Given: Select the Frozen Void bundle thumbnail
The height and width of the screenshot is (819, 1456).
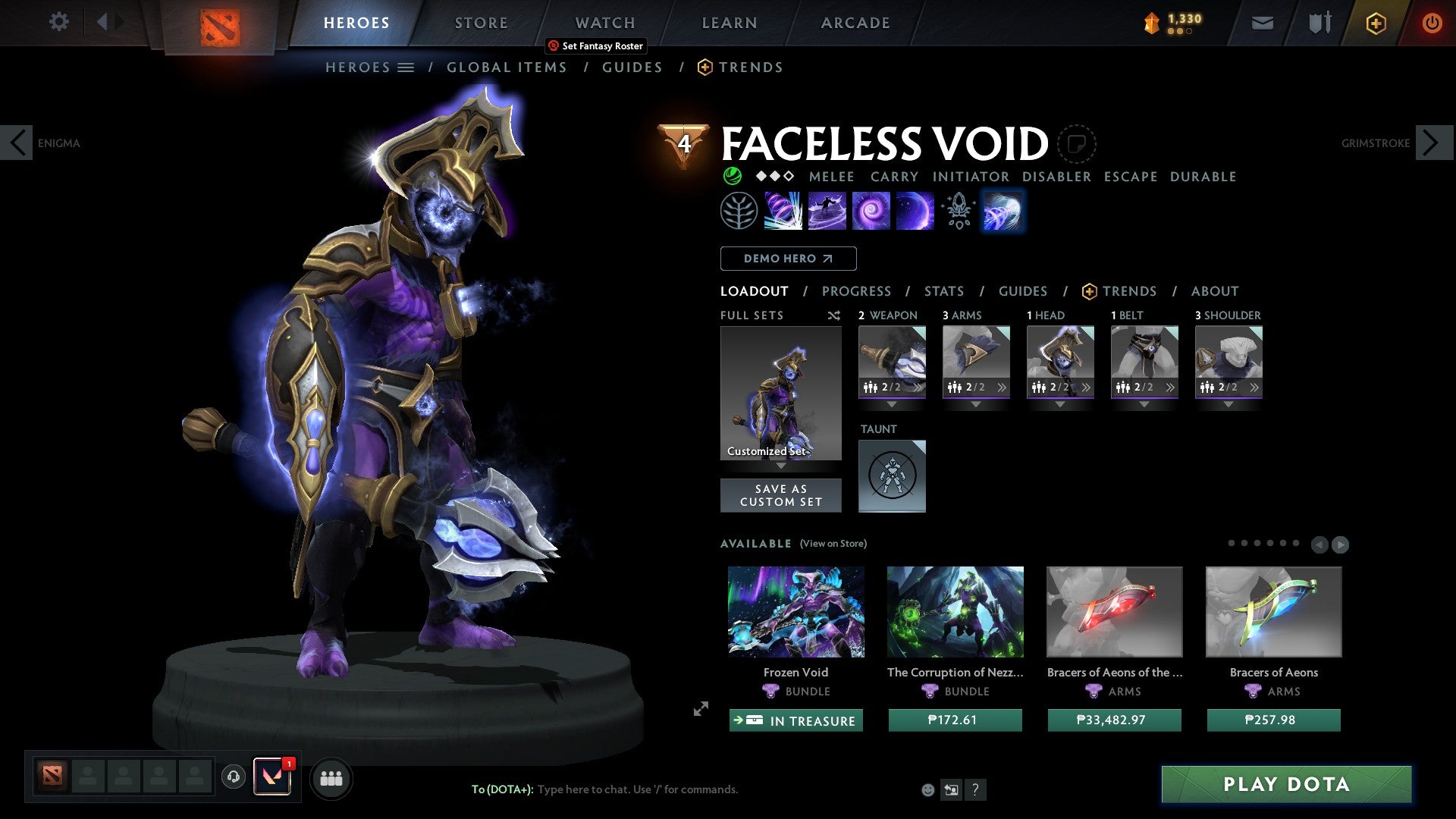Looking at the screenshot, I should (x=796, y=611).
